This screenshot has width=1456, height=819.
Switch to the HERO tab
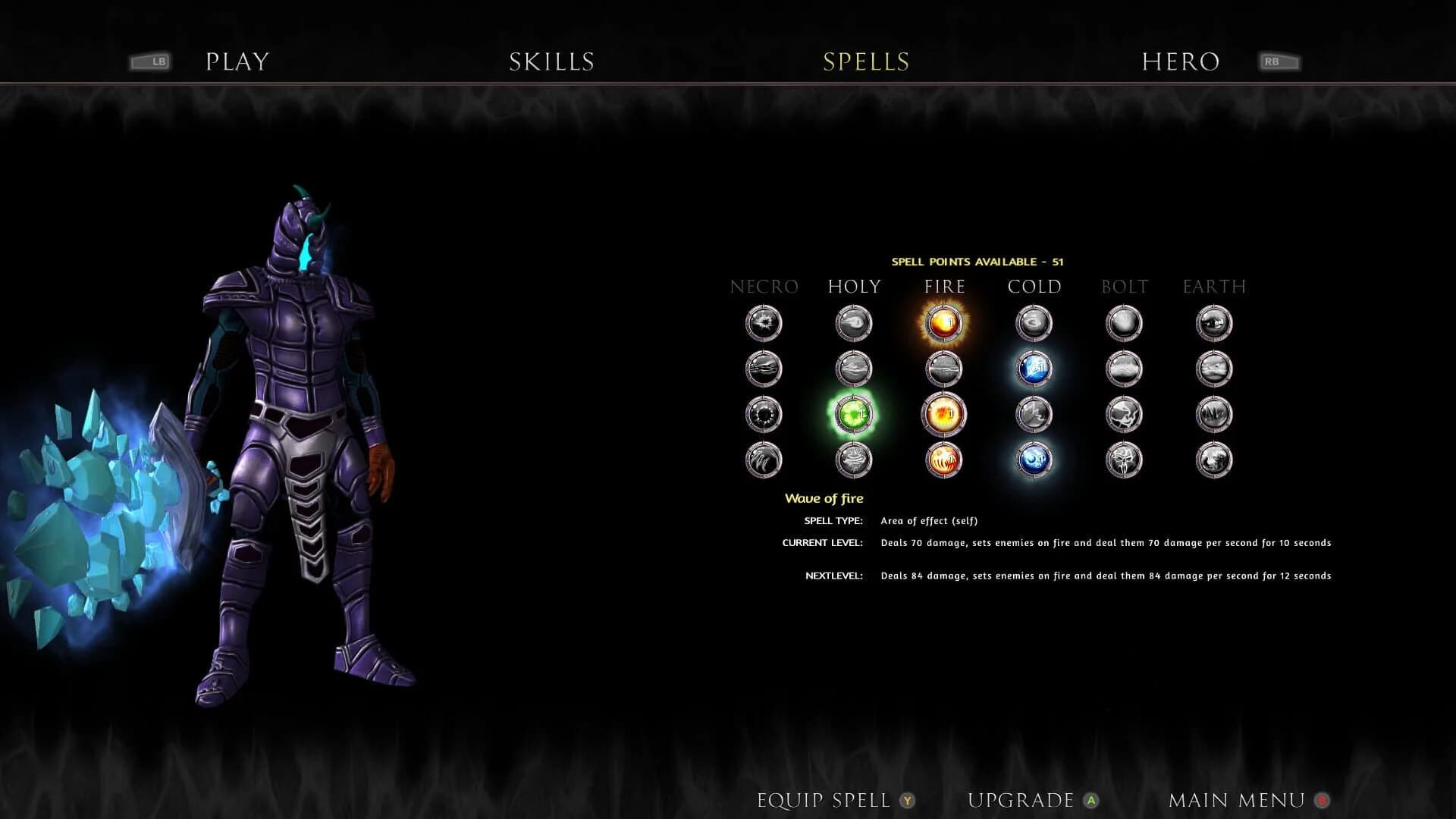point(1181,61)
